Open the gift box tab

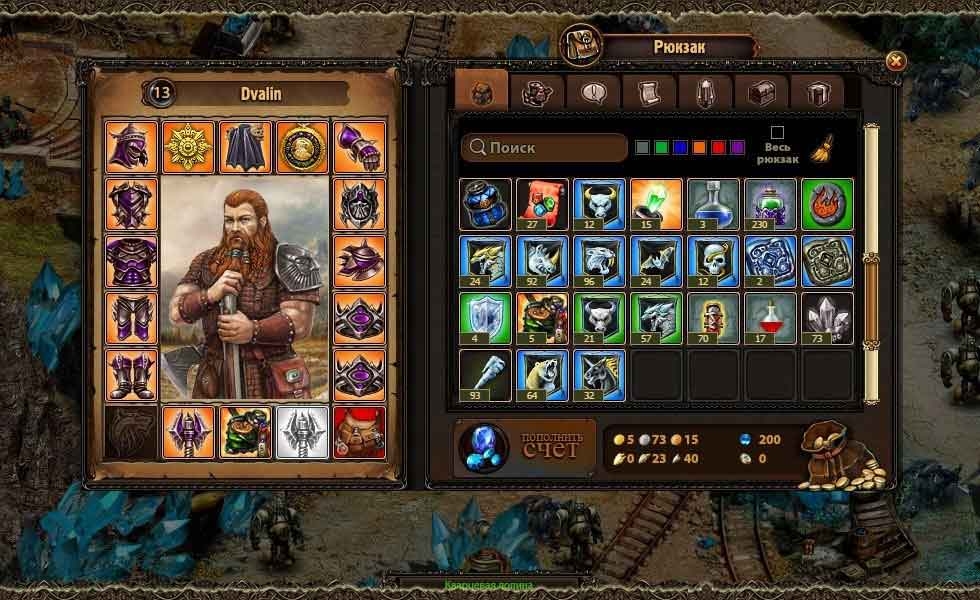(x=817, y=93)
